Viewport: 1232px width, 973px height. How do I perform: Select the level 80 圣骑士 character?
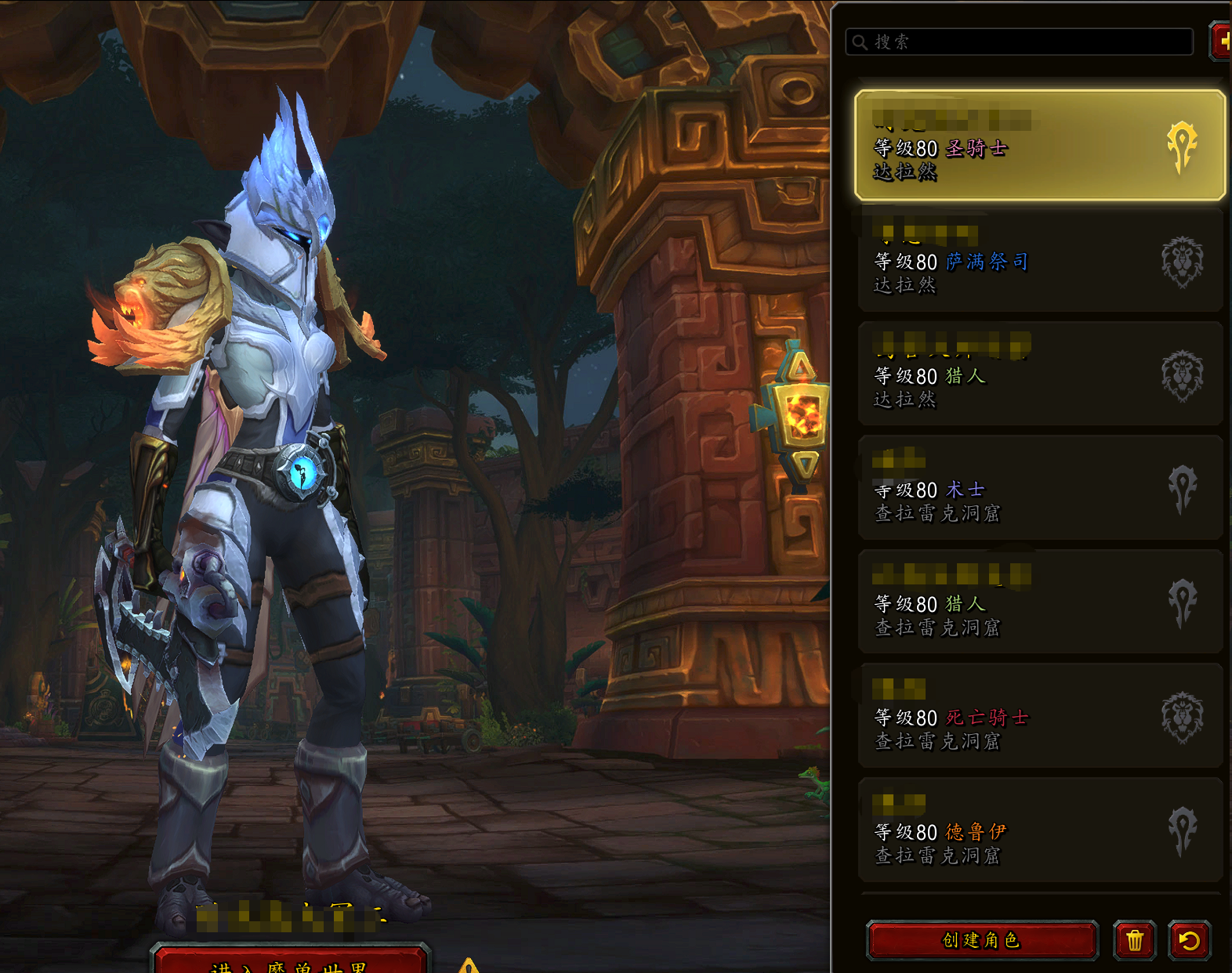[1039, 146]
